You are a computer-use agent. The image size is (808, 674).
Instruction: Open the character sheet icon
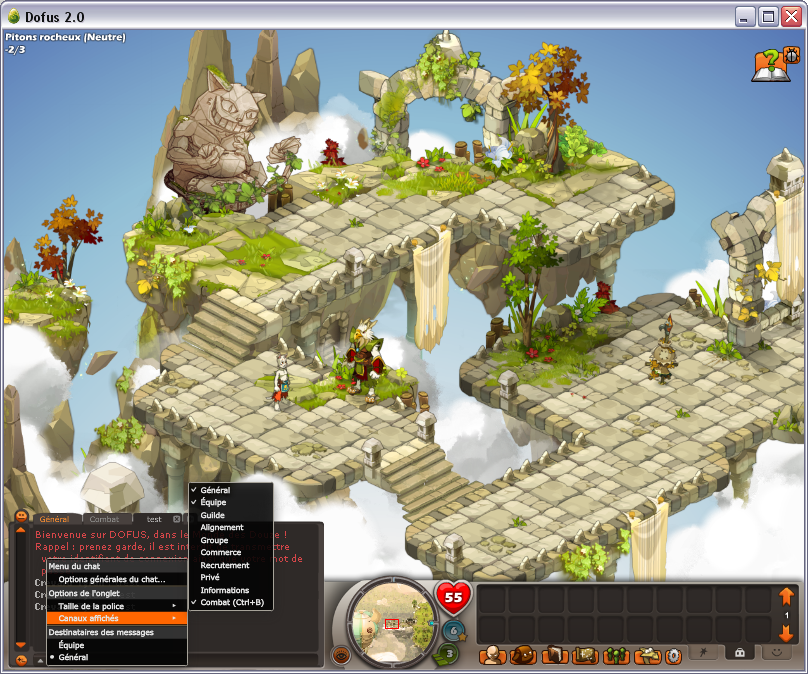[x=491, y=656]
